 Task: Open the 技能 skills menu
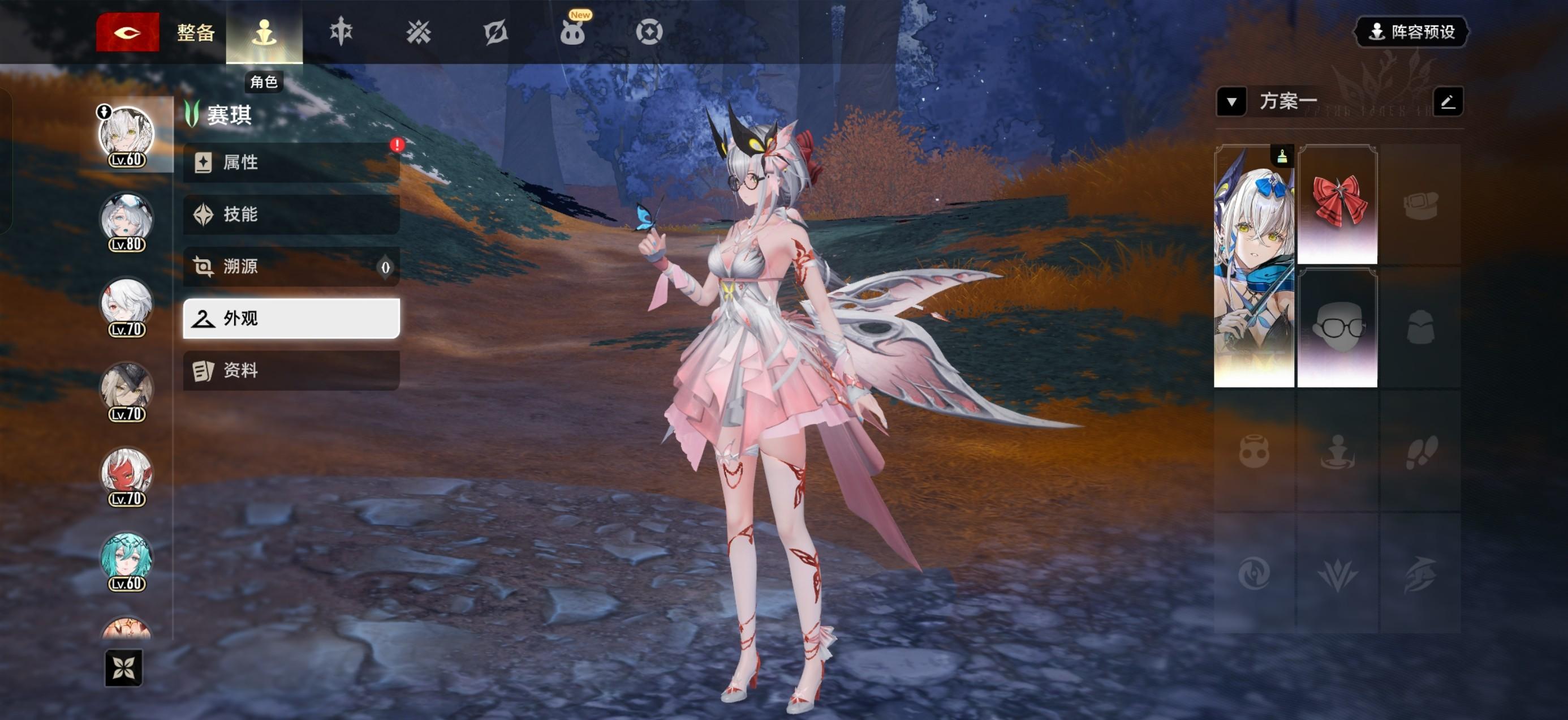291,215
